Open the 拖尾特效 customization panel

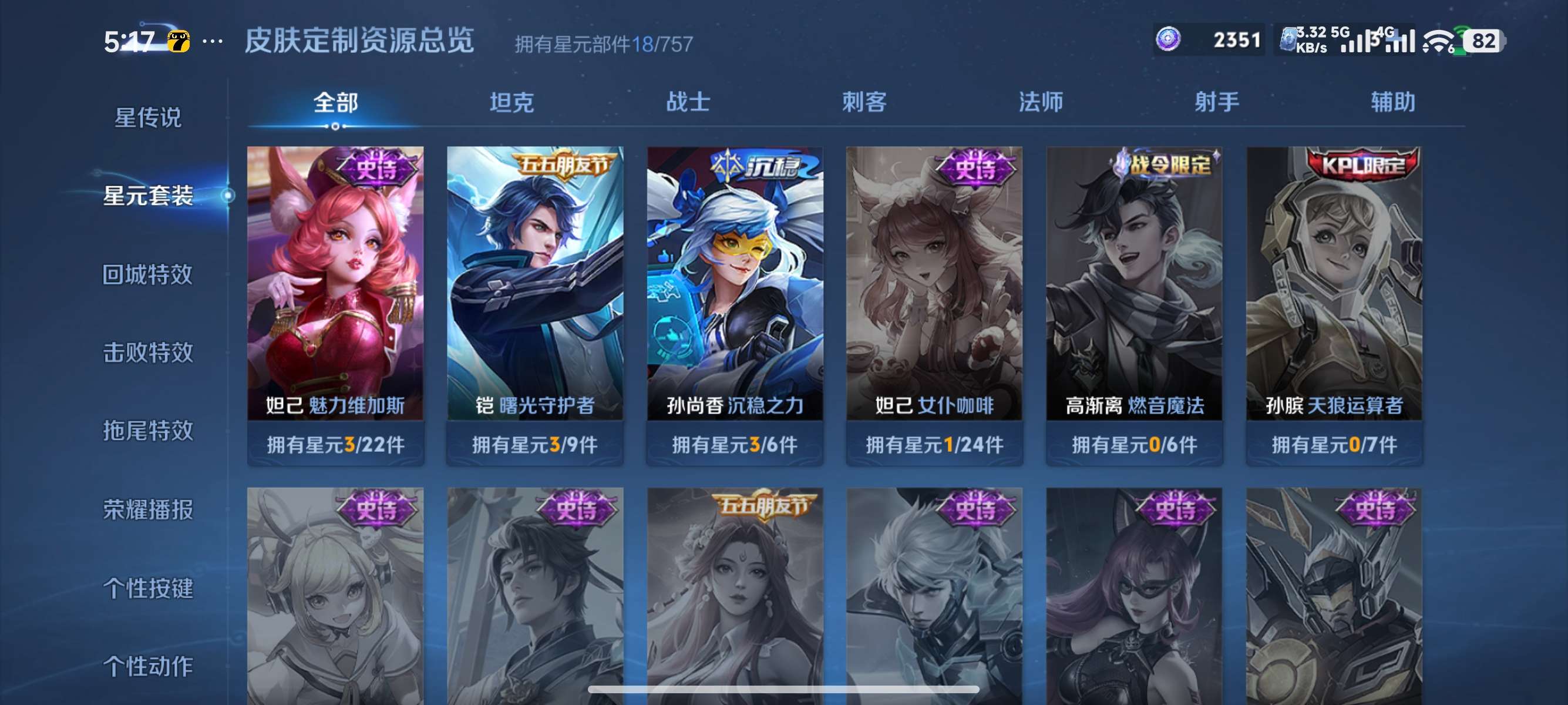[x=149, y=432]
